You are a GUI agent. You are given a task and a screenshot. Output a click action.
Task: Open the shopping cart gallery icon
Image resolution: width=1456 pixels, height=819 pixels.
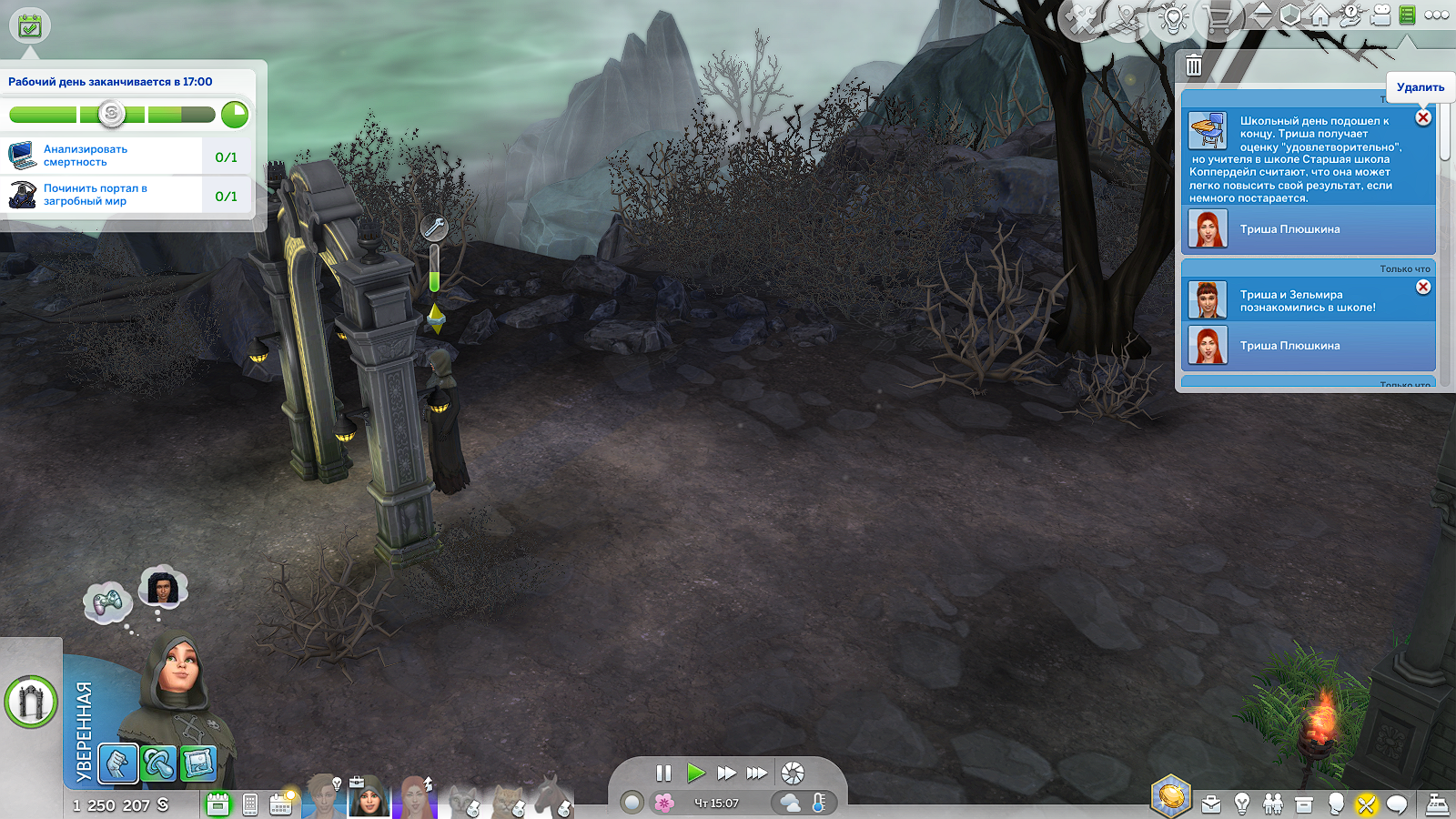(x=1218, y=18)
